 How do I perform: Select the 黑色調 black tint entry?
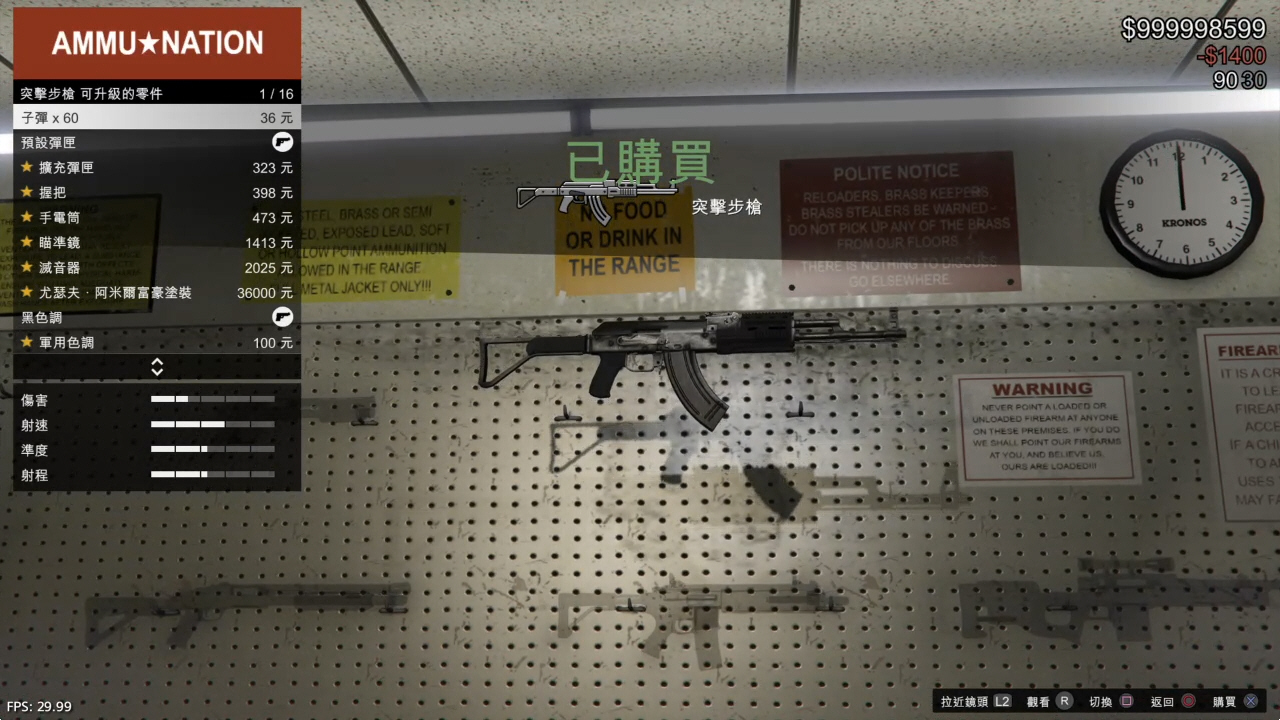157,318
